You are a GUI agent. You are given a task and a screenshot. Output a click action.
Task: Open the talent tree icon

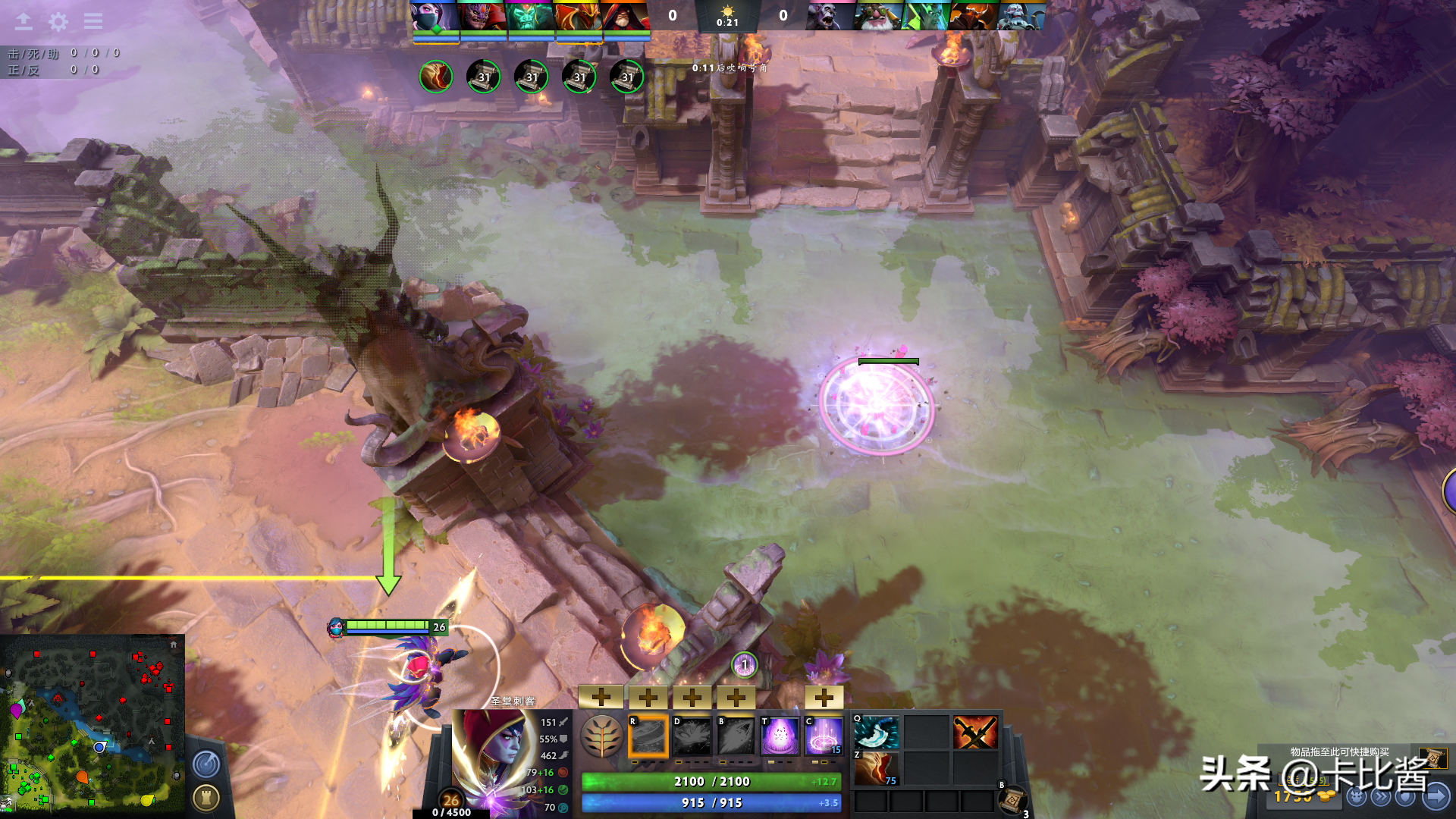602,736
